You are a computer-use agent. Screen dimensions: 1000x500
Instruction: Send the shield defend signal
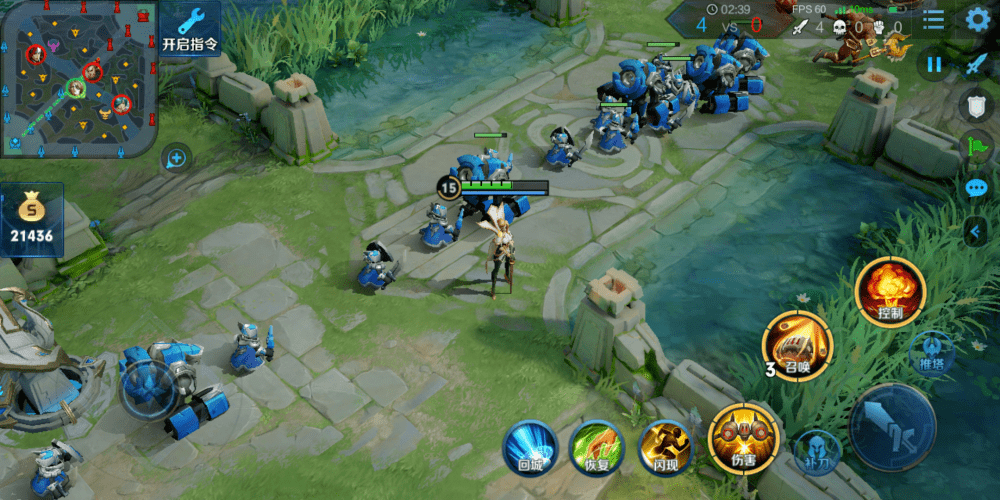tap(976, 106)
